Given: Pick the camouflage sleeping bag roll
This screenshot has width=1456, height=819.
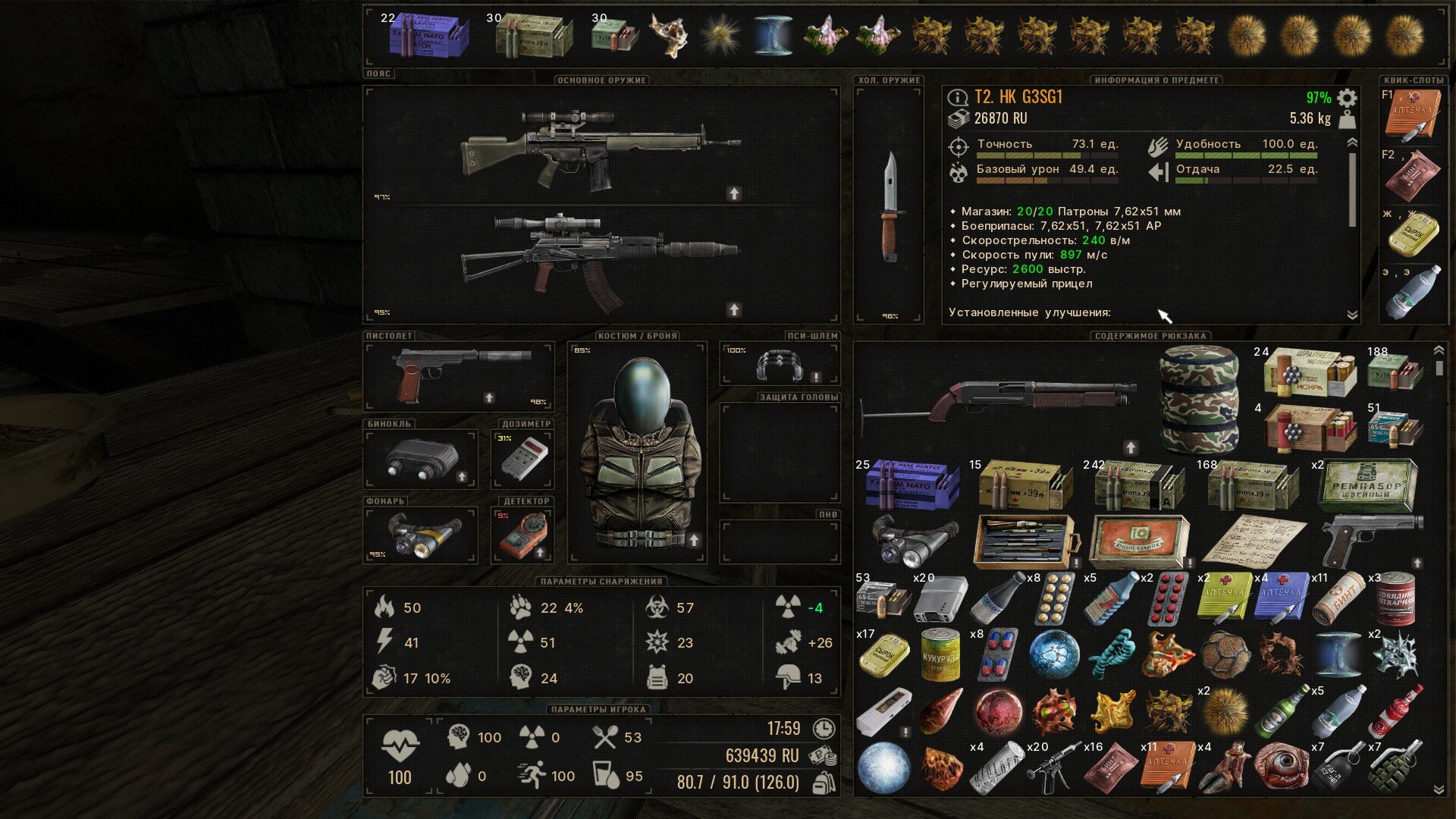Looking at the screenshot, I should [1199, 398].
